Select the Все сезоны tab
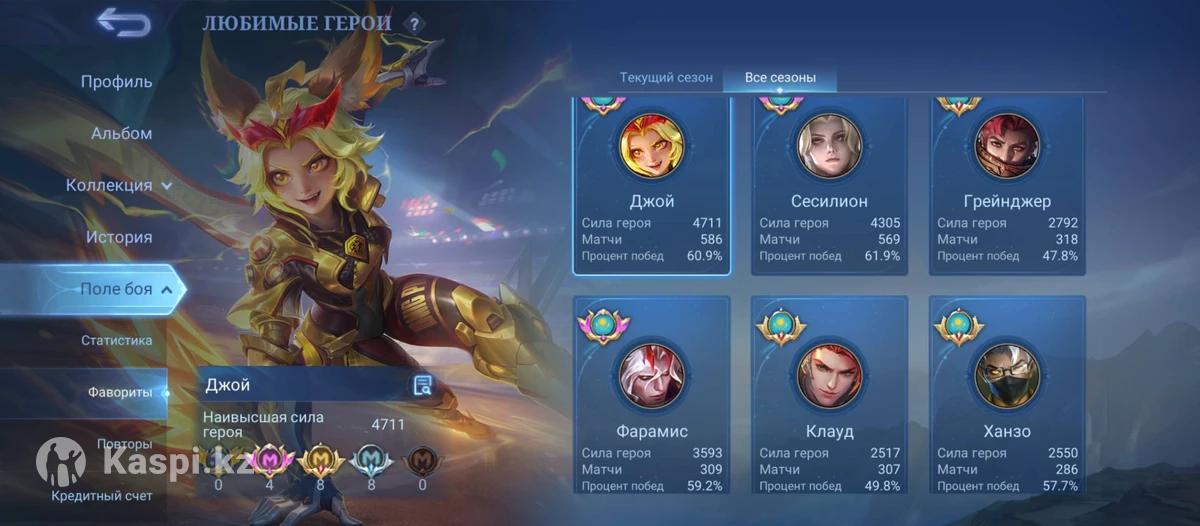This screenshot has width=1200, height=526. point(780,78)
